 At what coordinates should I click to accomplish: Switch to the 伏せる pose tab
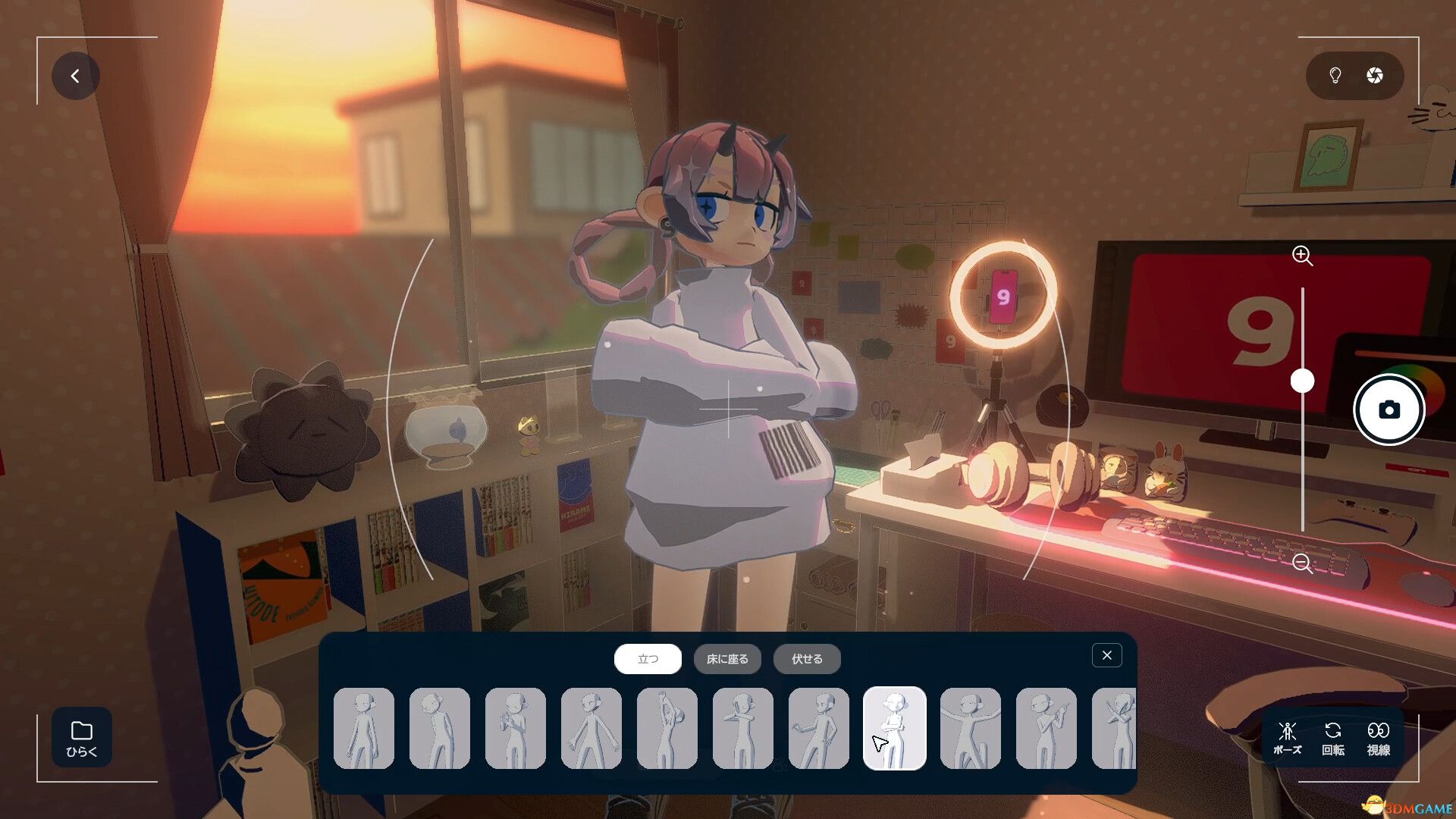tap(806, 659)
